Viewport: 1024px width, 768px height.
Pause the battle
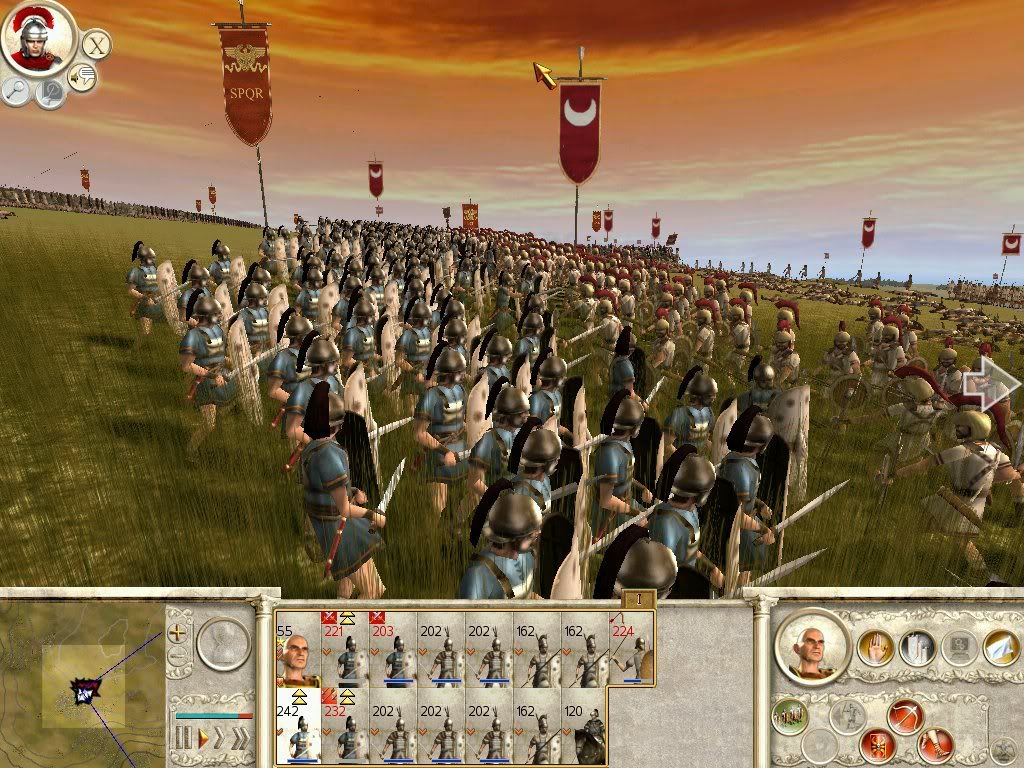coord(183,739)
